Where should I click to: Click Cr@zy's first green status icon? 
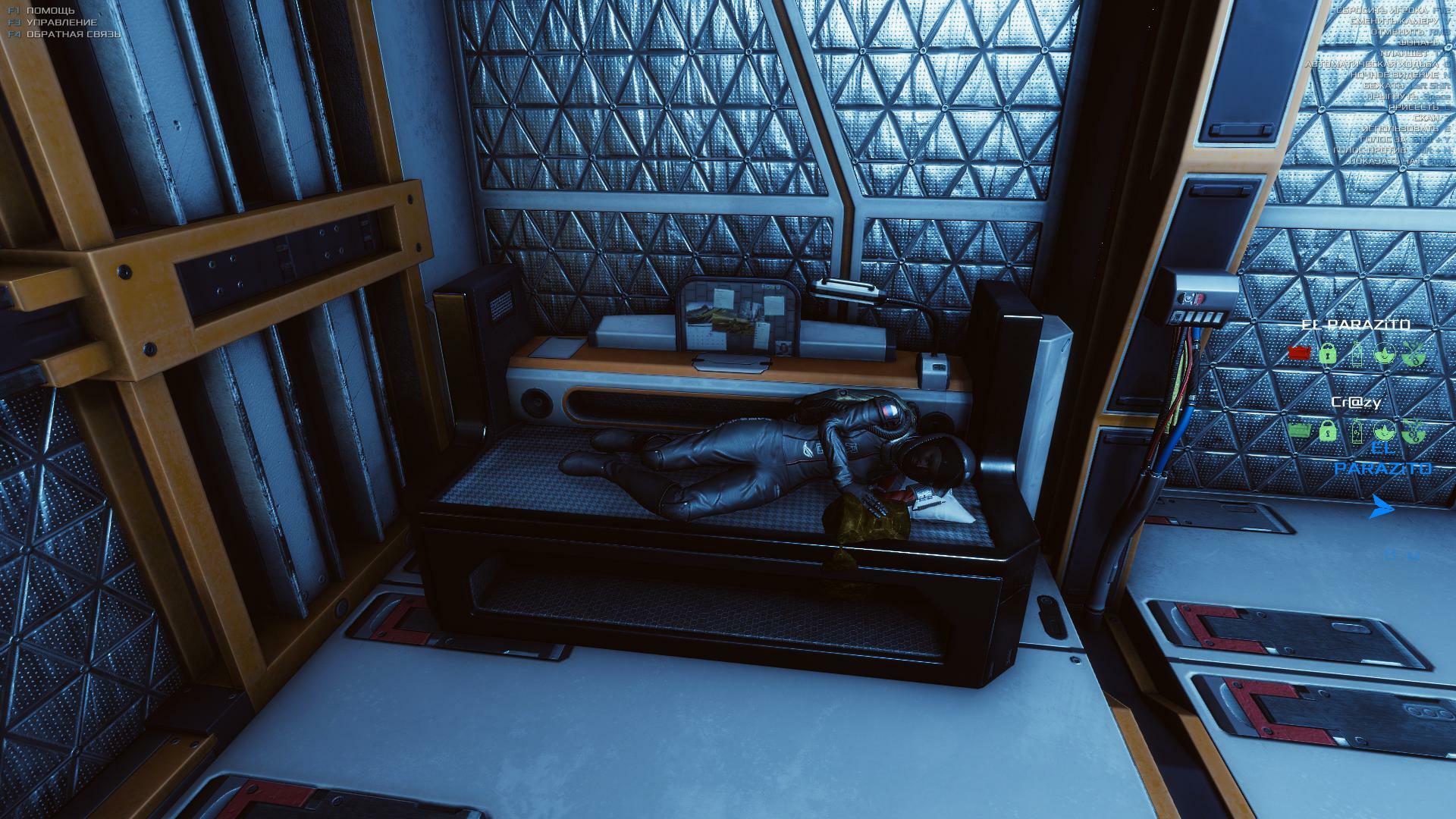tap(1300, 431)
